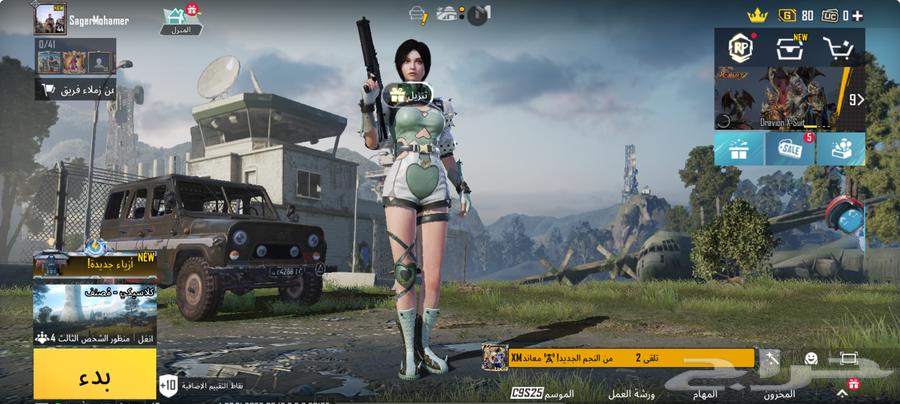This screenshot has height=404, width=900.
Task: Open SagerMohamer's player profile avatar
Action: tap(49, 19)
